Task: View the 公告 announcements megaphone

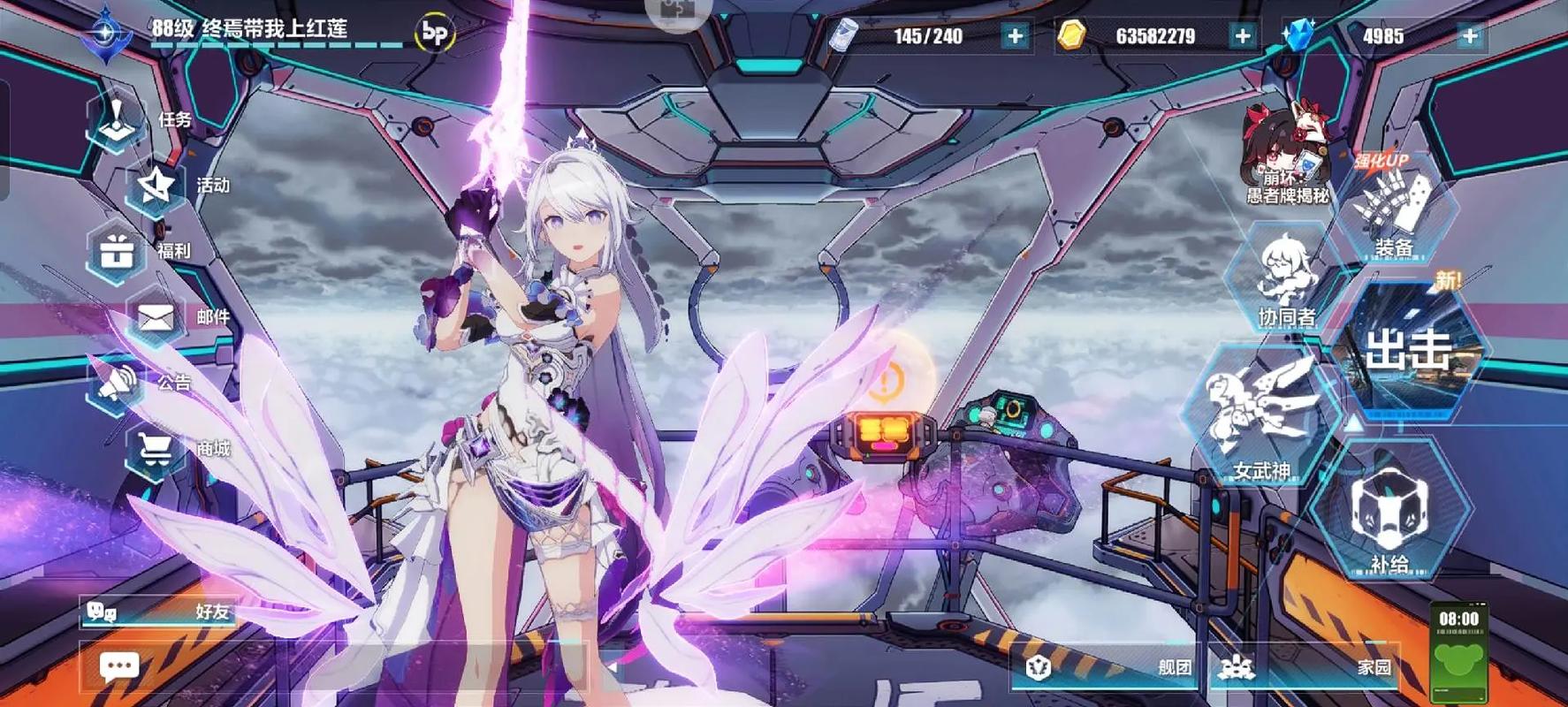Action: [x=119, y=383]
